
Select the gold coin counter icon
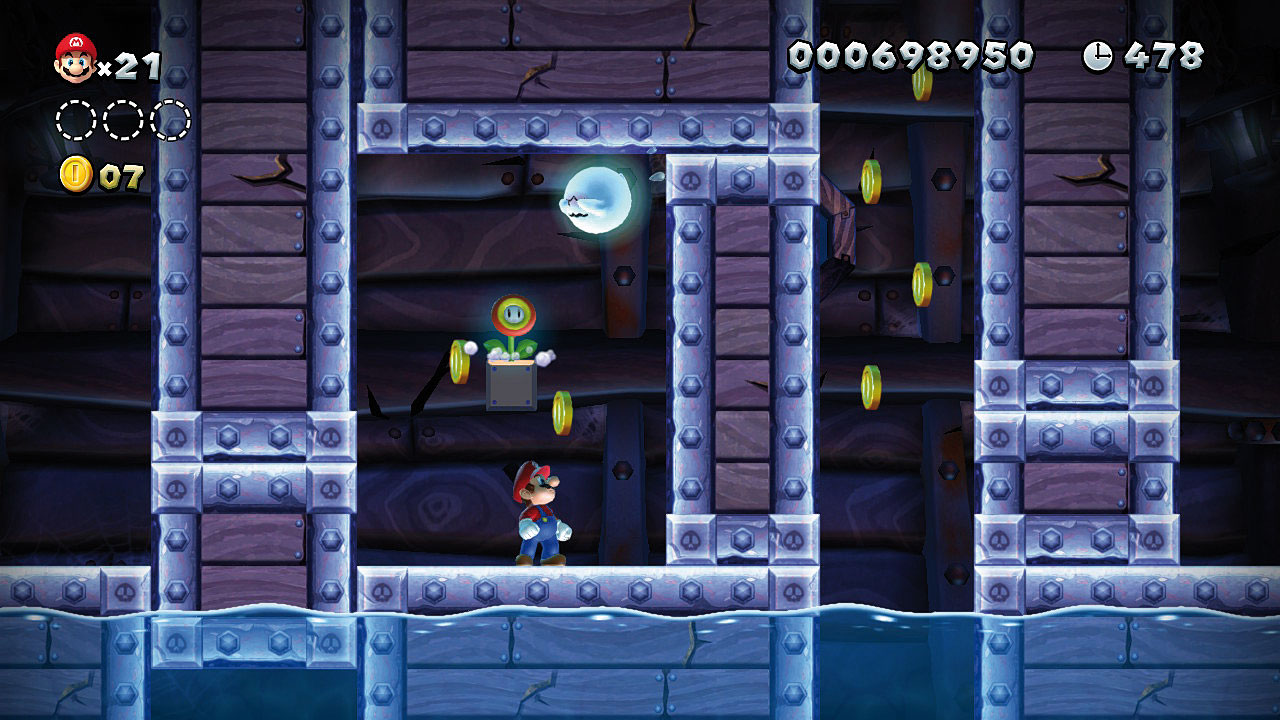(76, 174)
